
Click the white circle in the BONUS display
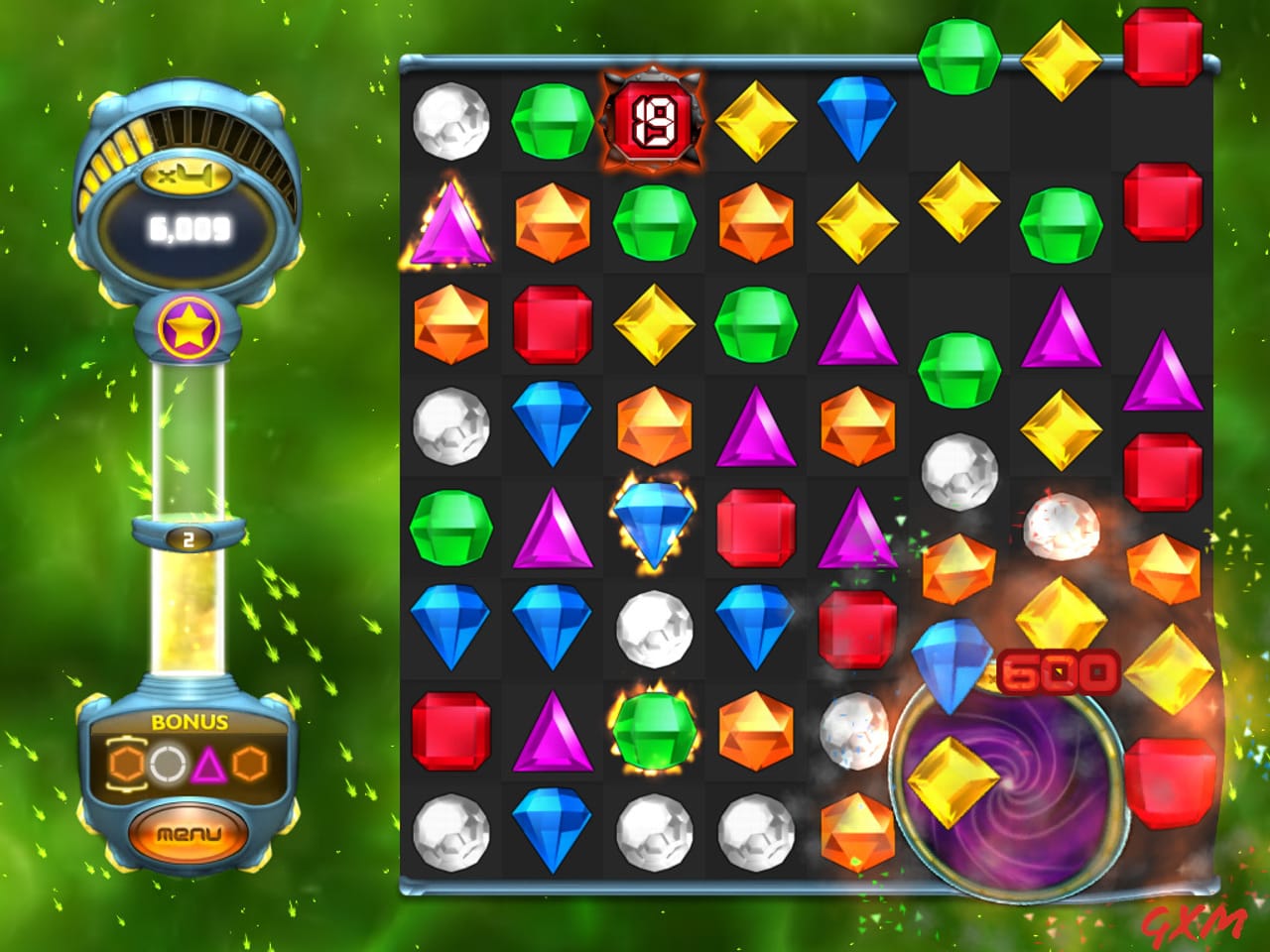coord(168,760)
